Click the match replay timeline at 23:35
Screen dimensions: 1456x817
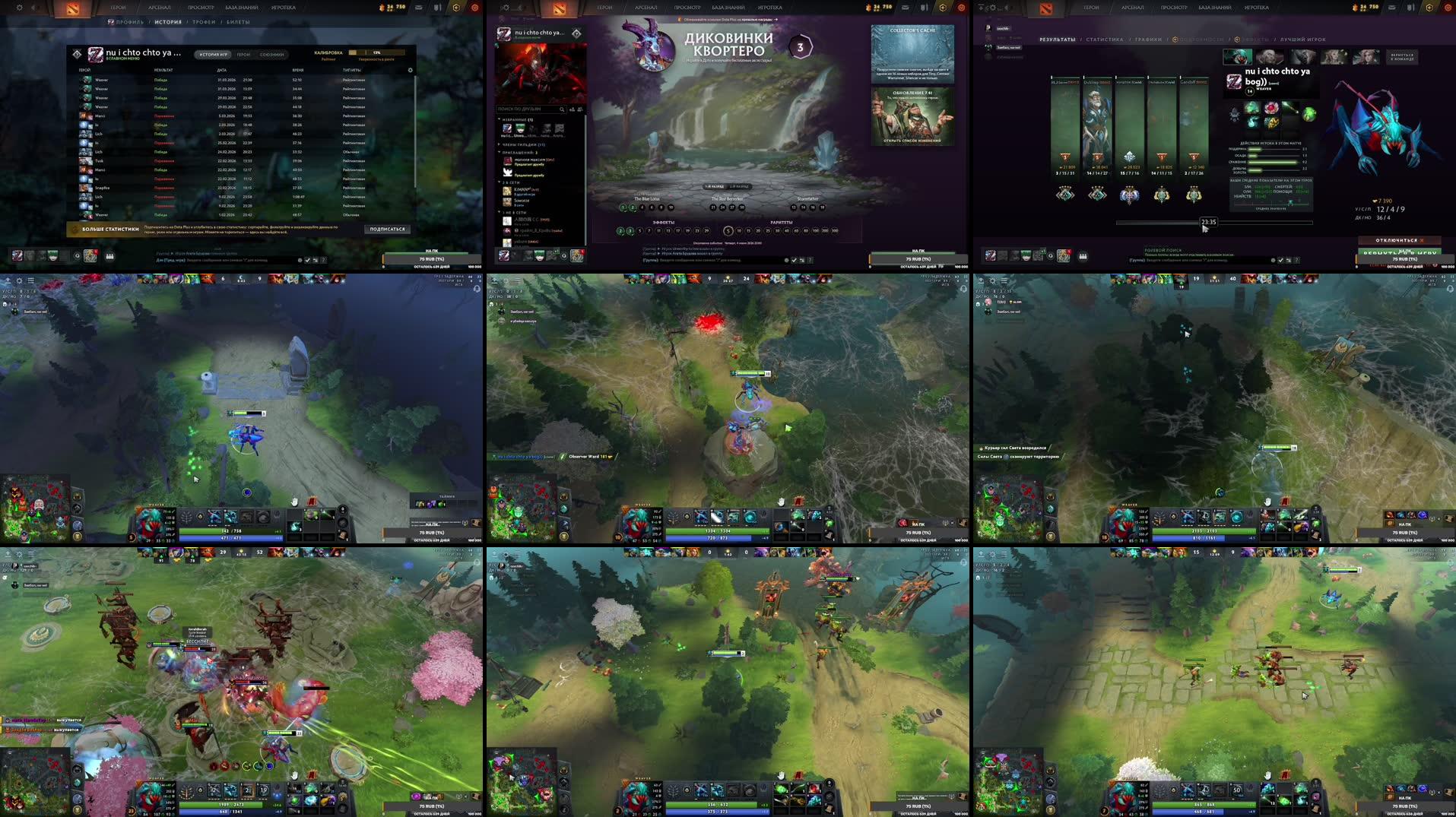[x=1208, y=223]
